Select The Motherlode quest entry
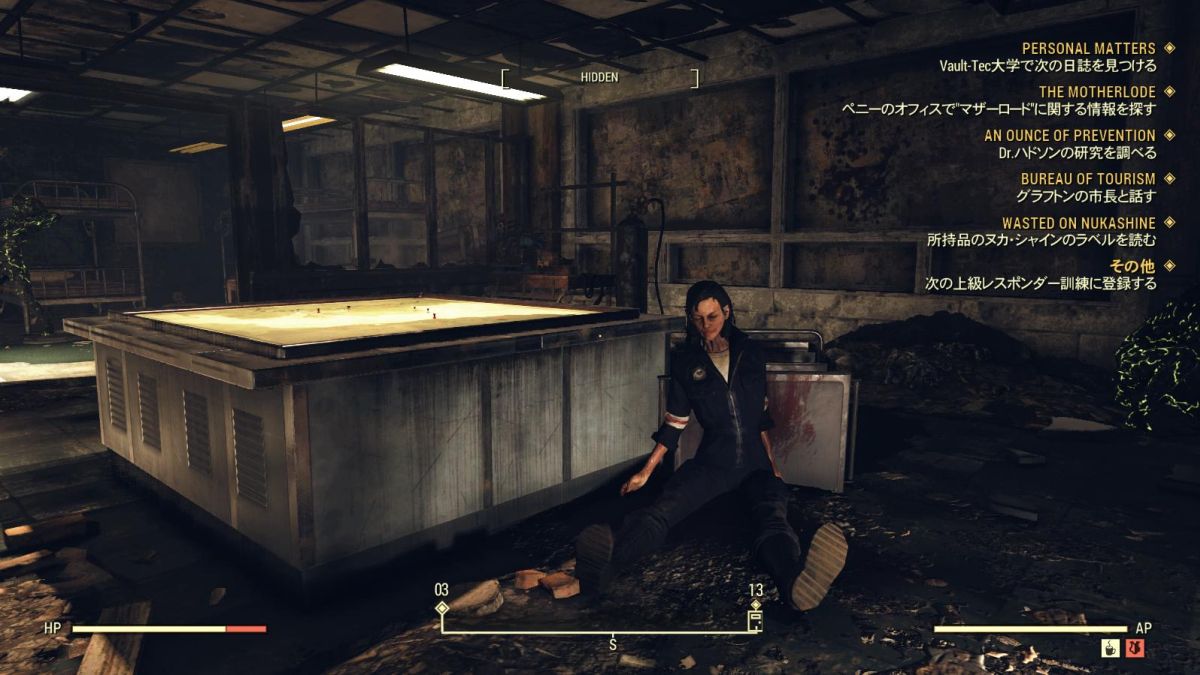Image resolution: width=1200 pixels, height=675 pixels. coord(1097,92)
